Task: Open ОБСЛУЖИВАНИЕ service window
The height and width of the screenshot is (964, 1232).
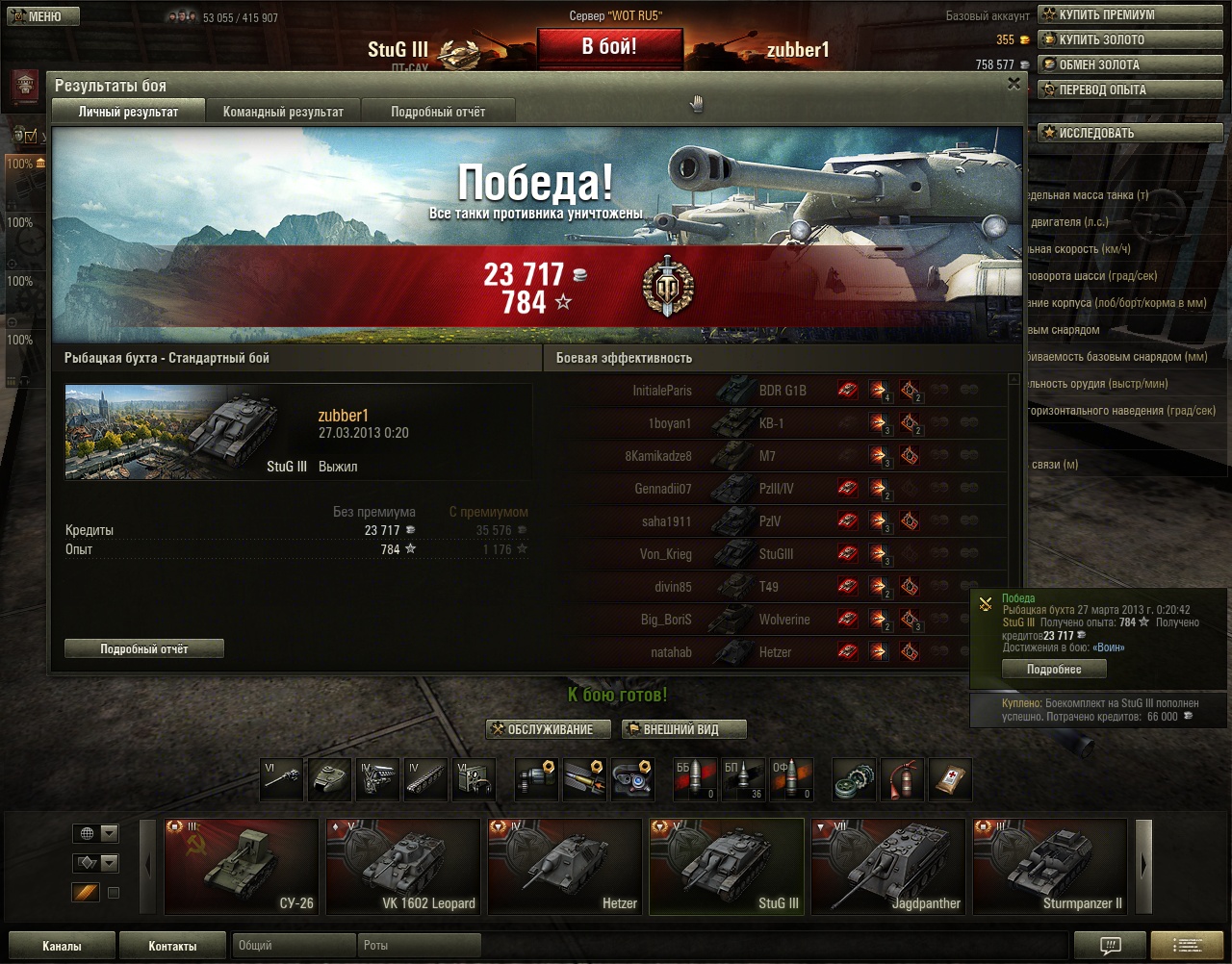Action: (x=549, y=729)
